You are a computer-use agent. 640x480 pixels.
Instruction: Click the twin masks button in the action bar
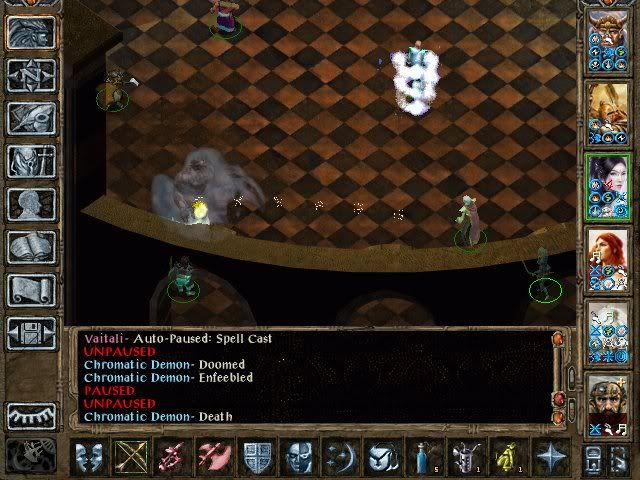tap(90, 457)
